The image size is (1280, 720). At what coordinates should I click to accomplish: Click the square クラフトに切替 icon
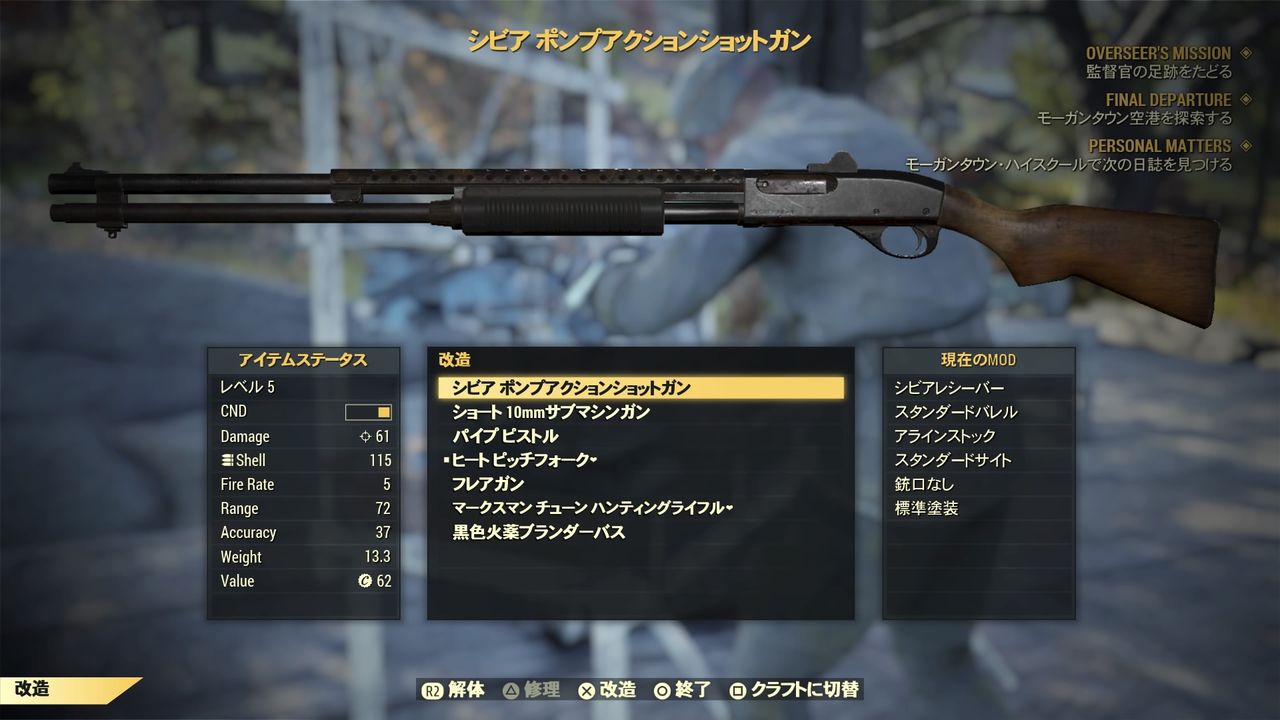(x=735, y=690)
